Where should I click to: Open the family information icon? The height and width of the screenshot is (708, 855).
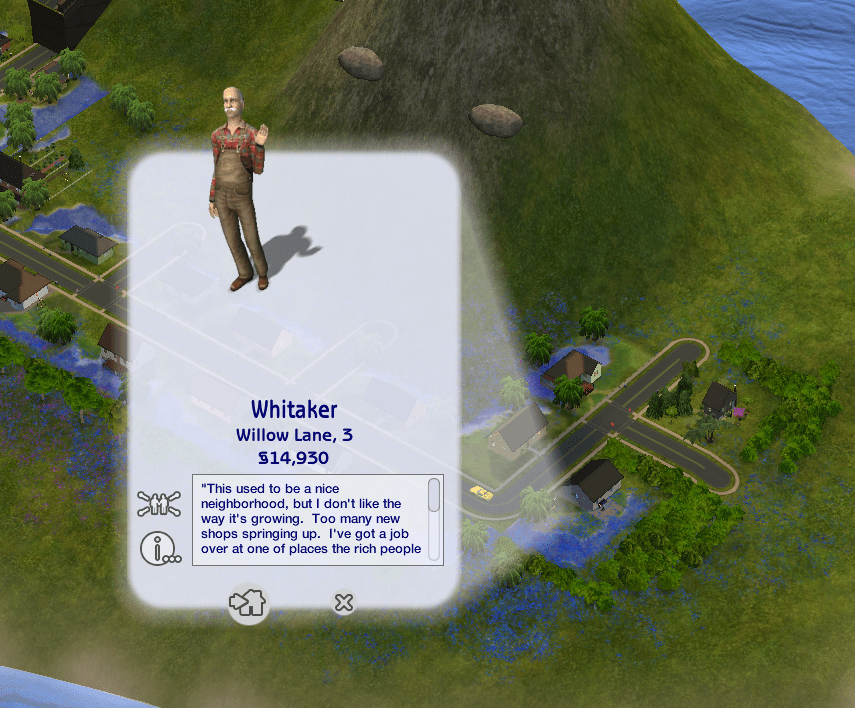[x=160, y=547]
